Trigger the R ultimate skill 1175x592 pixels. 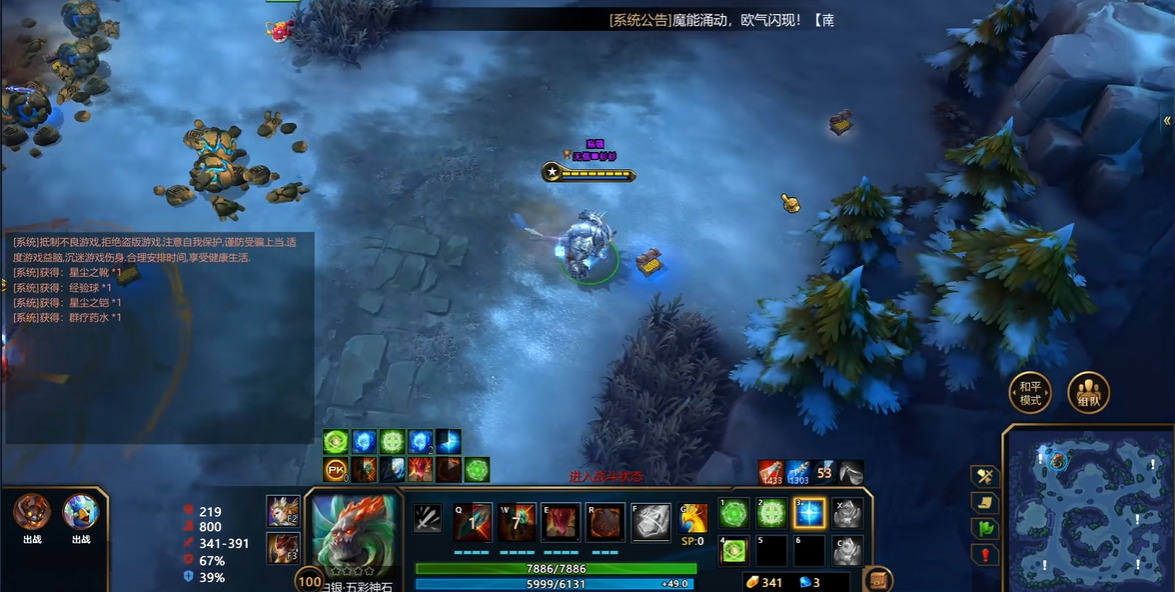pos(605,521)
